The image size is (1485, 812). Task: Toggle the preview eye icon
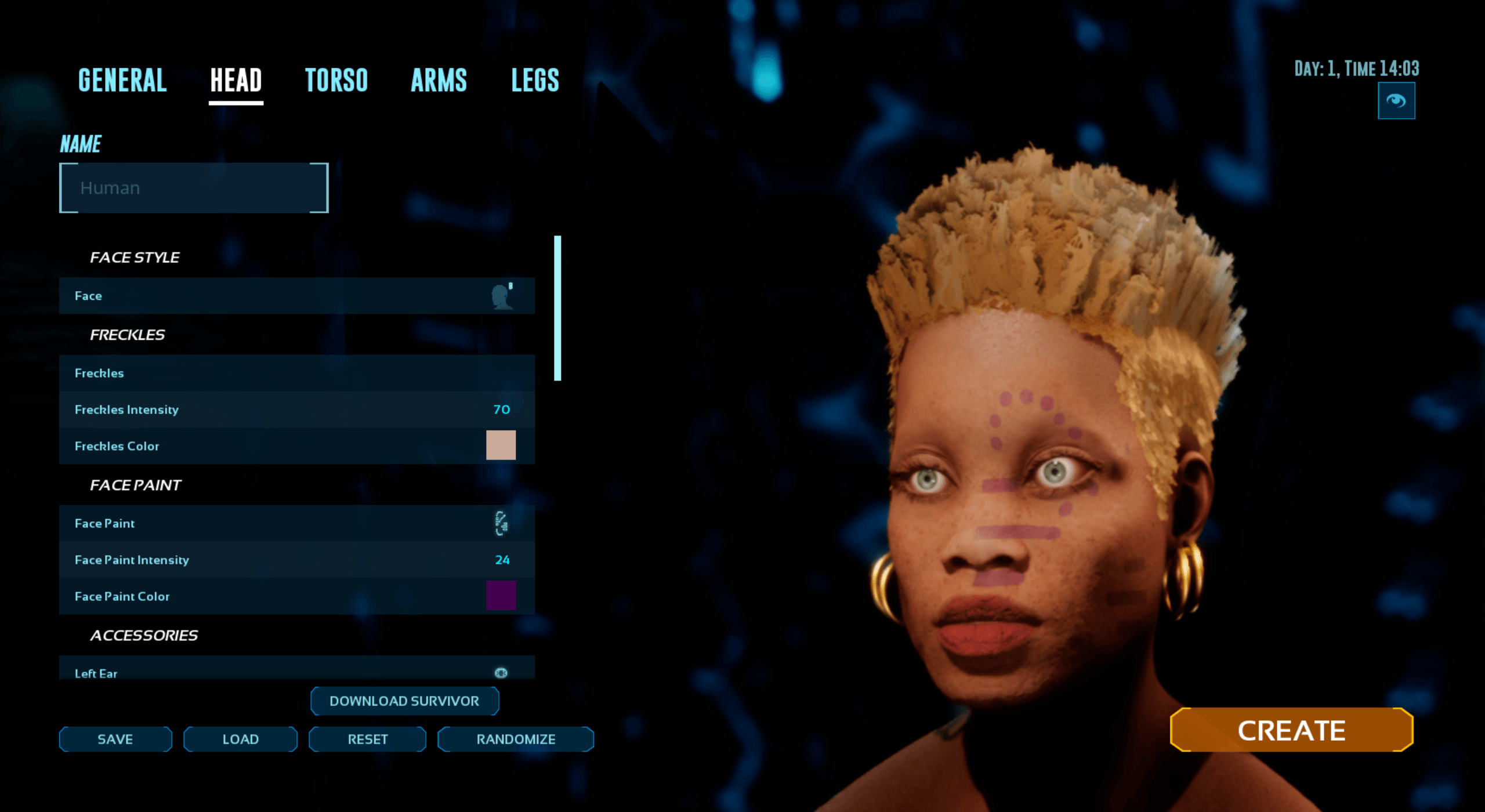pyautogui.click(x=1398, y=100)
